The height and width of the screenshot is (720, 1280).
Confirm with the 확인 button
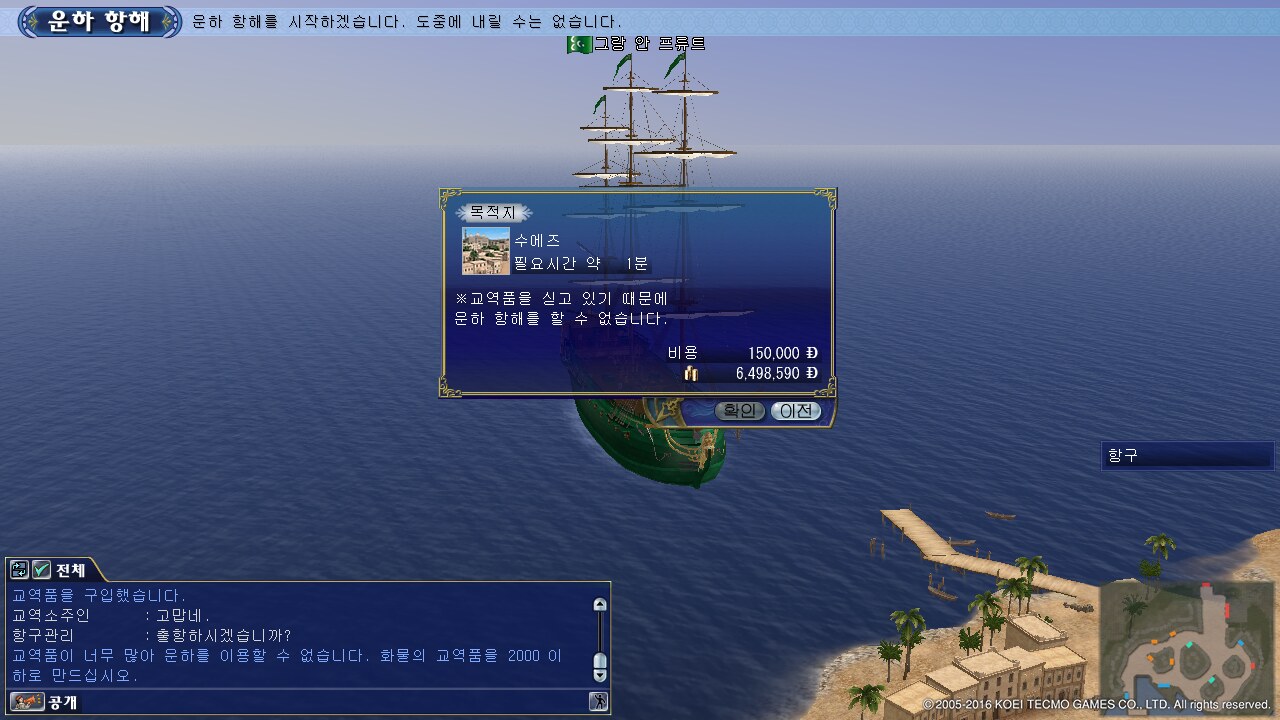point(740,411)
